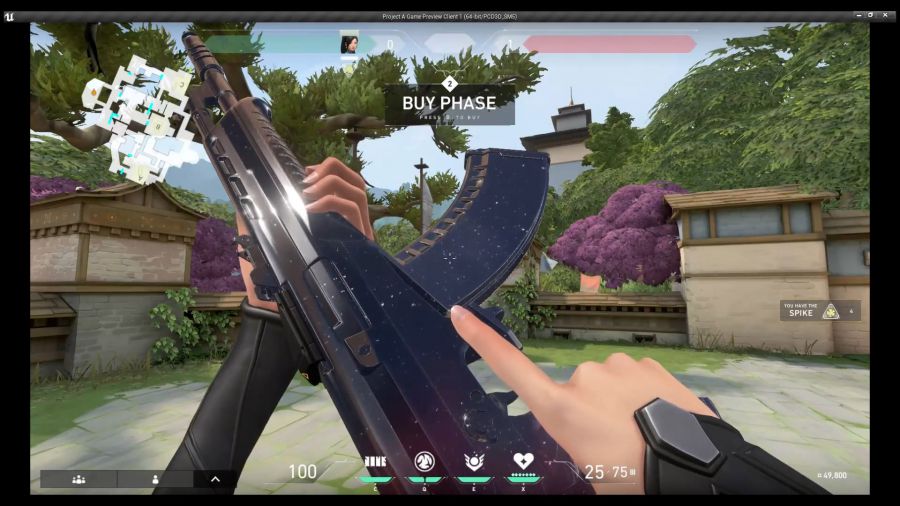Click the Spike carrier indicator icon
The height and width of the screenshot is (506, 900).
pyautogui.click(x=830, y=311)
